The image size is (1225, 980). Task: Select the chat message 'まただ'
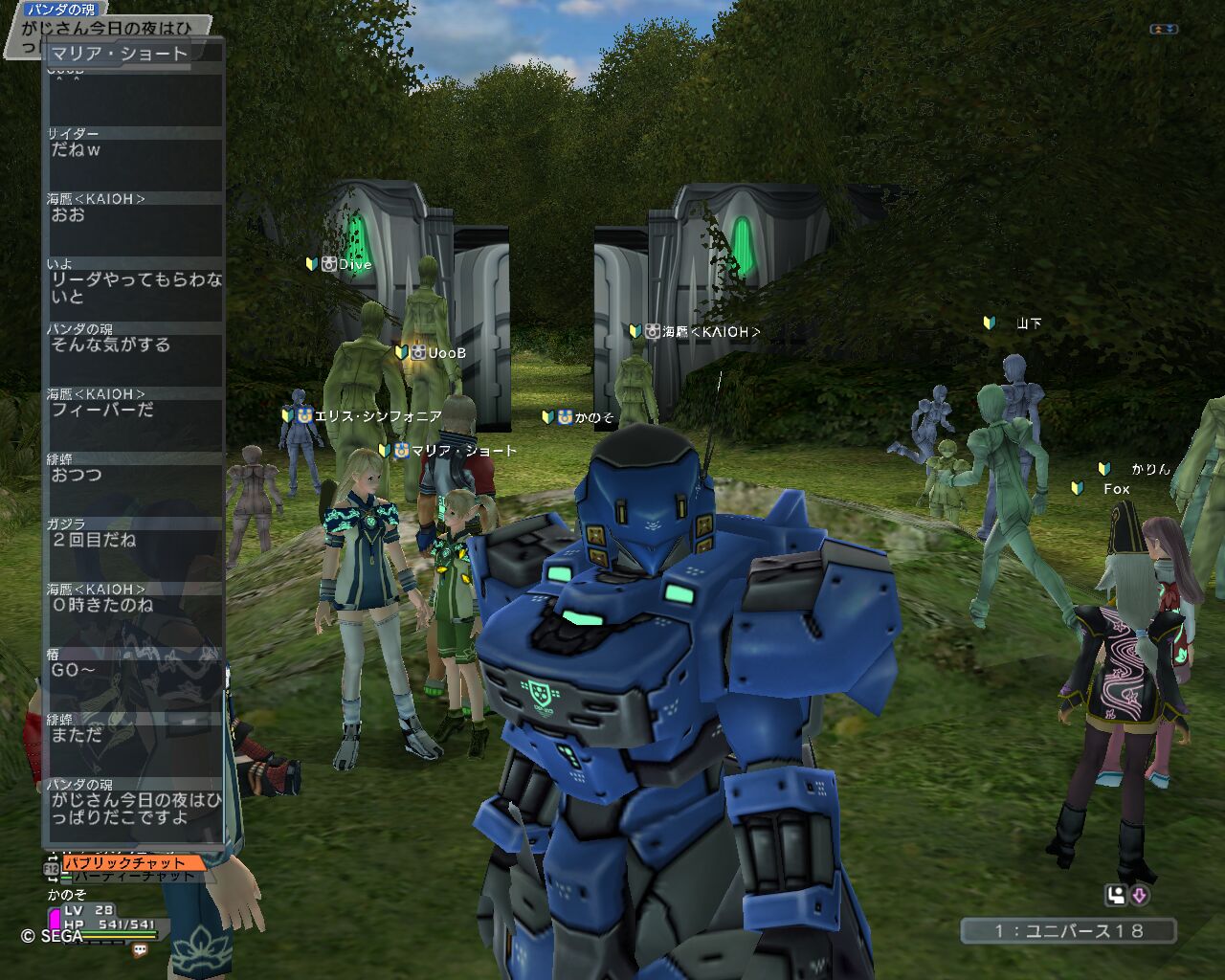coord(77,735)
